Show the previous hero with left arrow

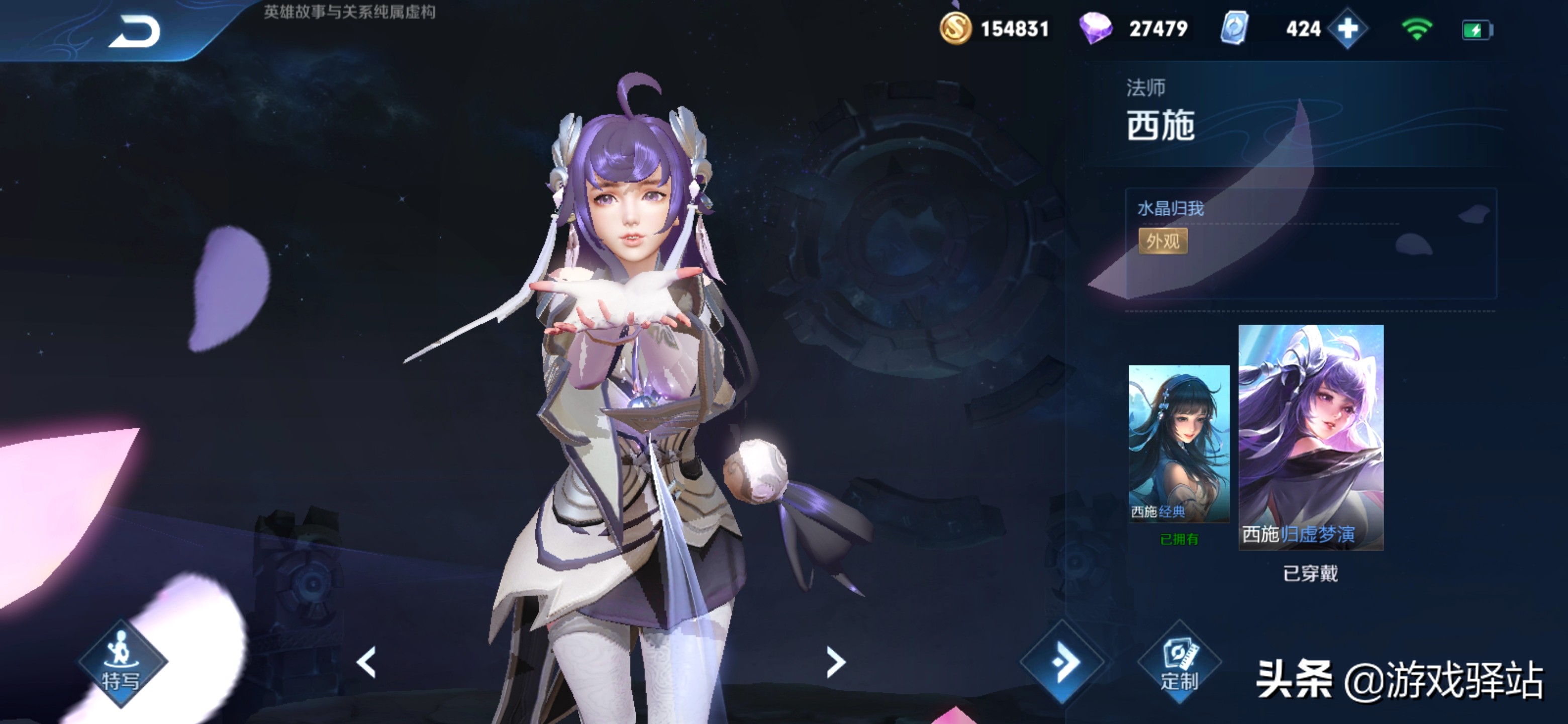366,662
